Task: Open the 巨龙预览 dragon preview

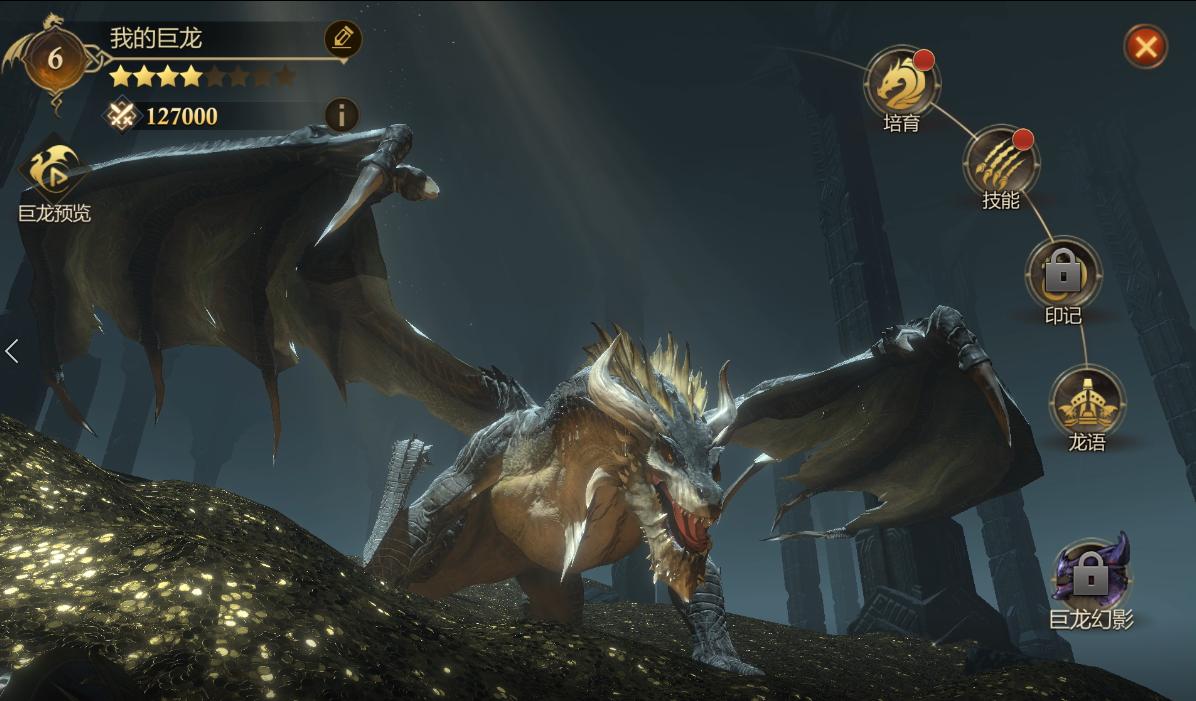Action: pyautogui.click(x=54, y=174)
